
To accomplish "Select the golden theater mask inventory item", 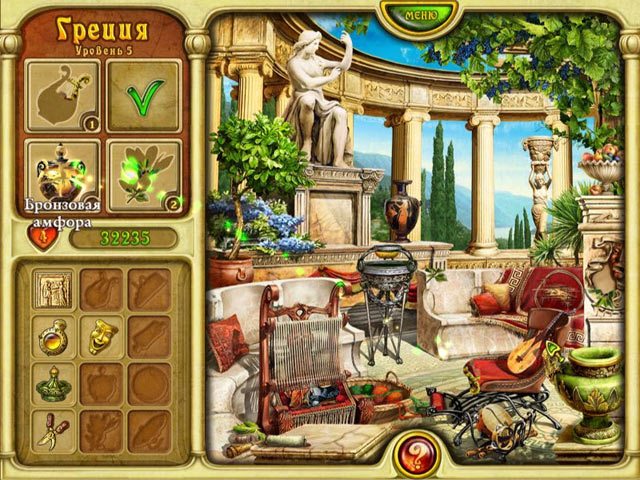I will 101,336.
